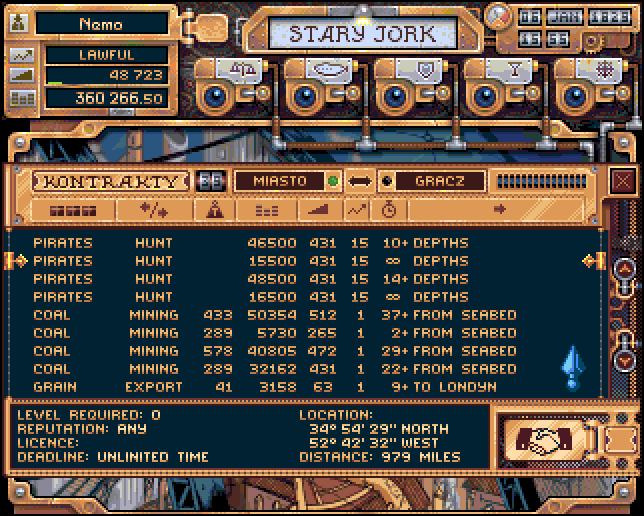Open the shield icon station
This screenshot has width=644, height=516.
click(420, 70)
